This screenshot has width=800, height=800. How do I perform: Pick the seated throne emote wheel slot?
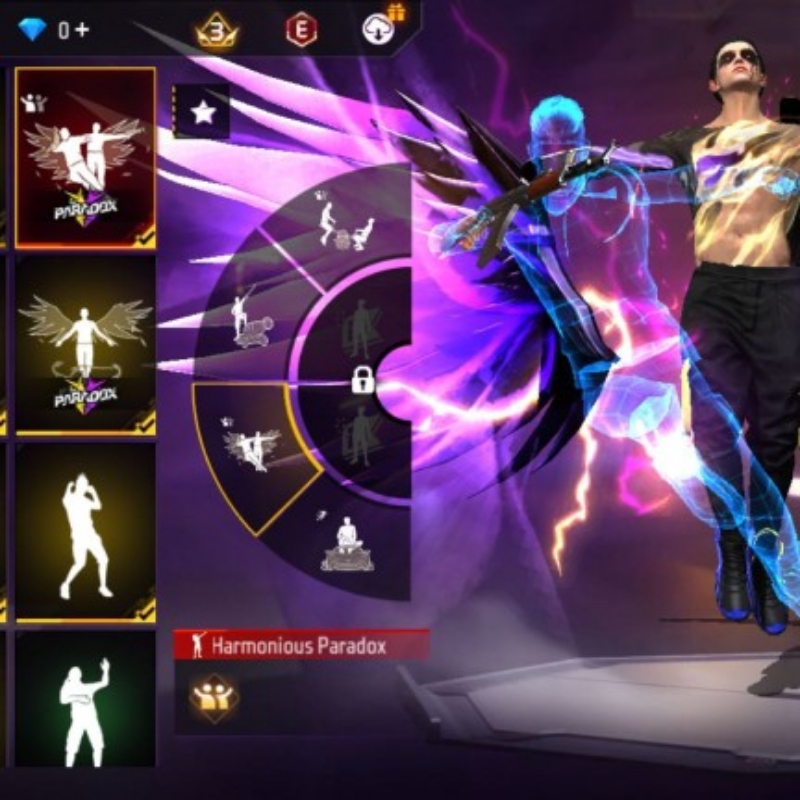pos(346,547)
